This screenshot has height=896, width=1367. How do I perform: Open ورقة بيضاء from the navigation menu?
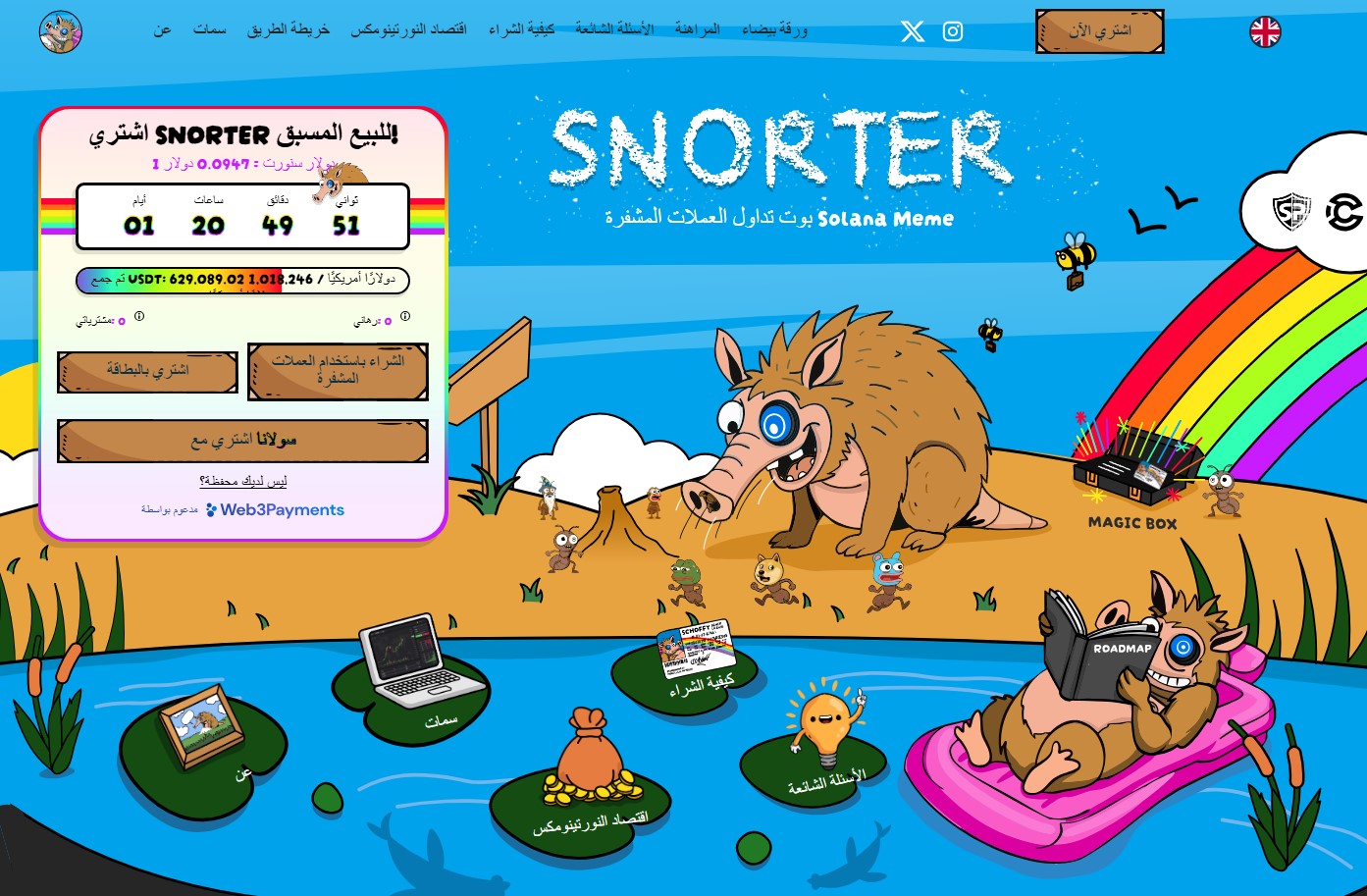coord(776,29)
